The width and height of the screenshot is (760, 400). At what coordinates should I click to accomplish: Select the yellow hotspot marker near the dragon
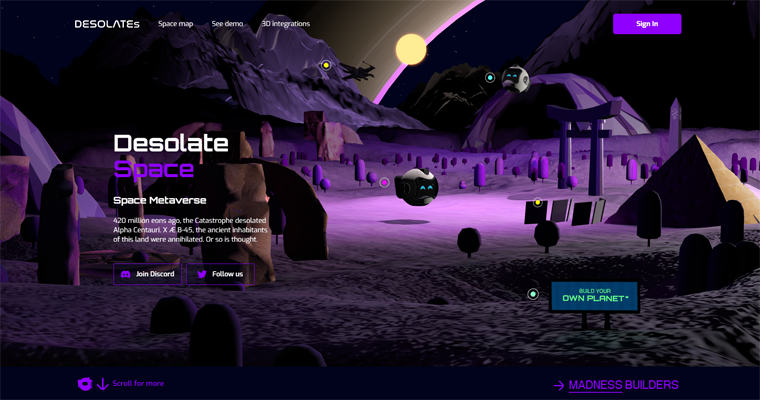coord(326,65)
